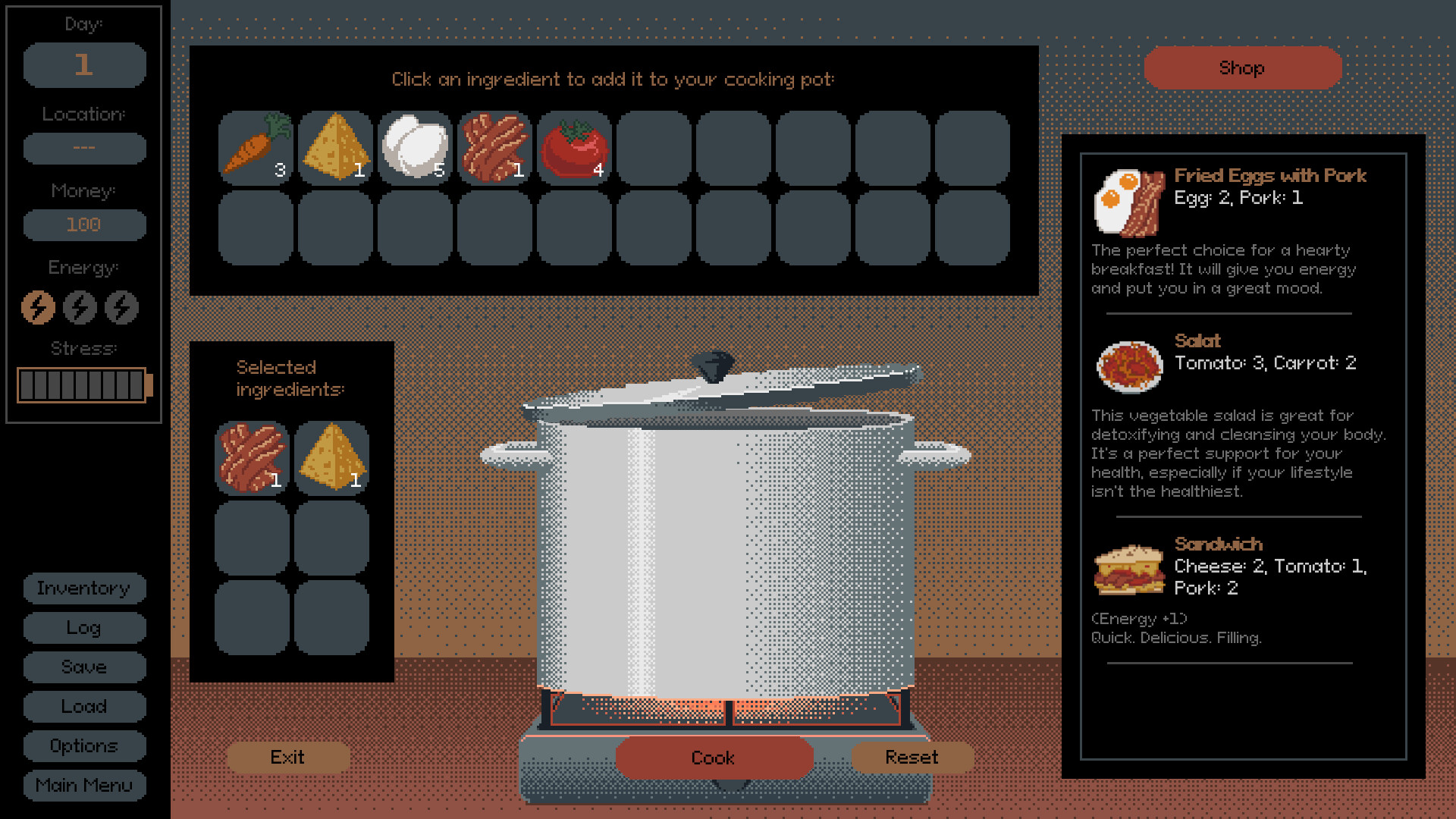
Task: Add pork to the cooking pot
Action: click(x=495, y=148)
